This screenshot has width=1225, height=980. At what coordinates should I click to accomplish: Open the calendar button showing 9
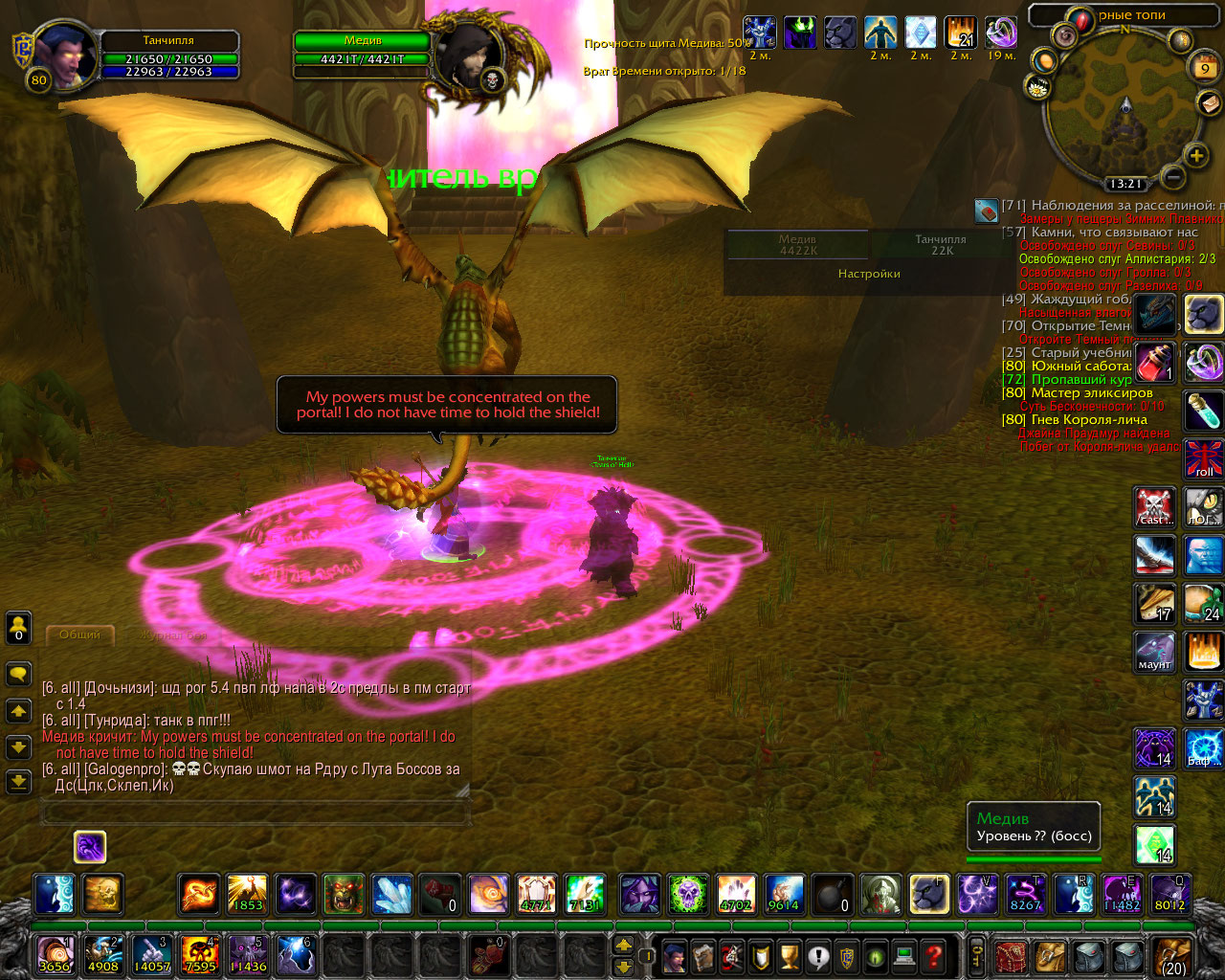pos(1204,68)
